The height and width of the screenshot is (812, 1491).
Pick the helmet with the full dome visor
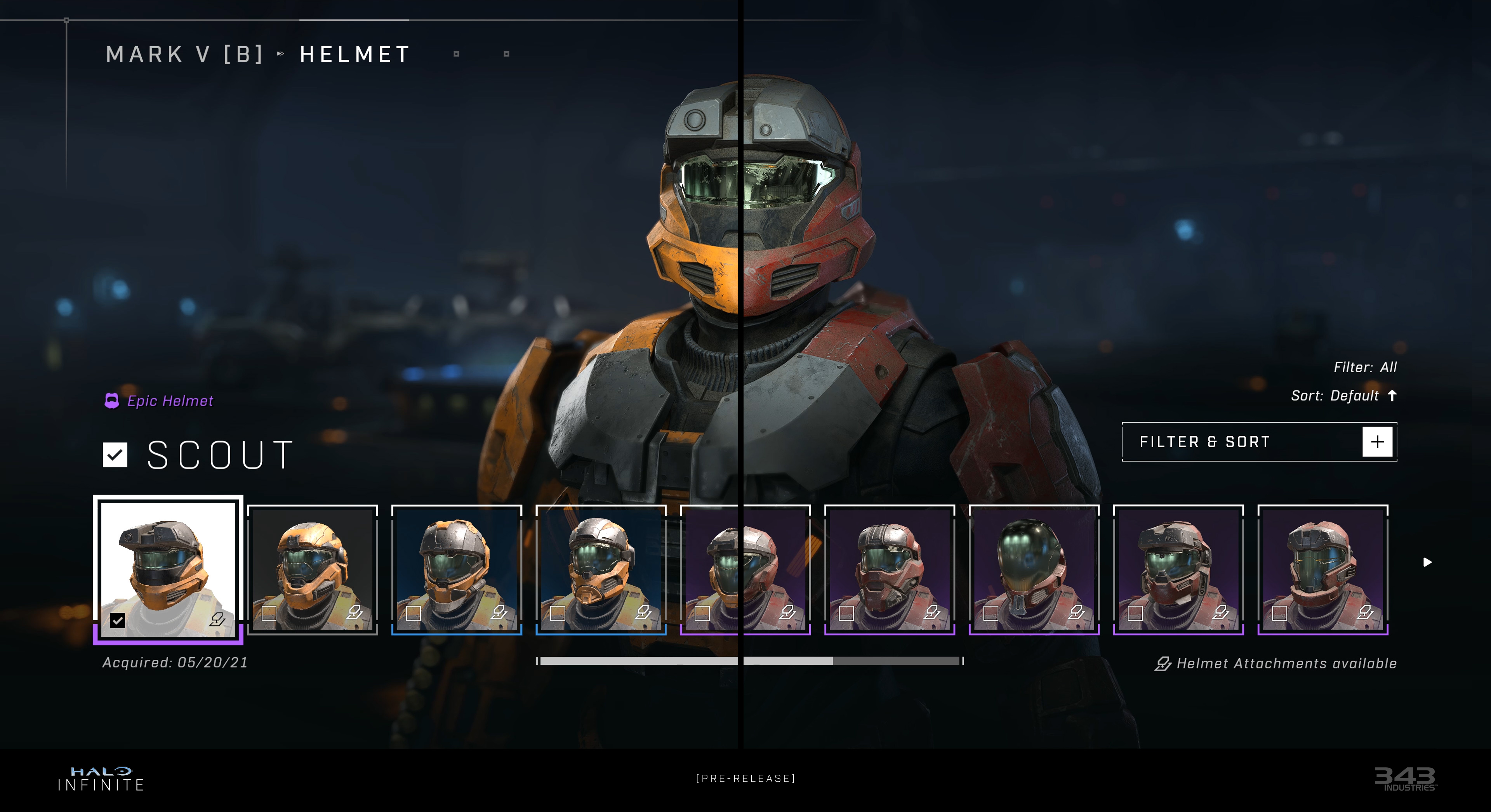(1034, 569)
